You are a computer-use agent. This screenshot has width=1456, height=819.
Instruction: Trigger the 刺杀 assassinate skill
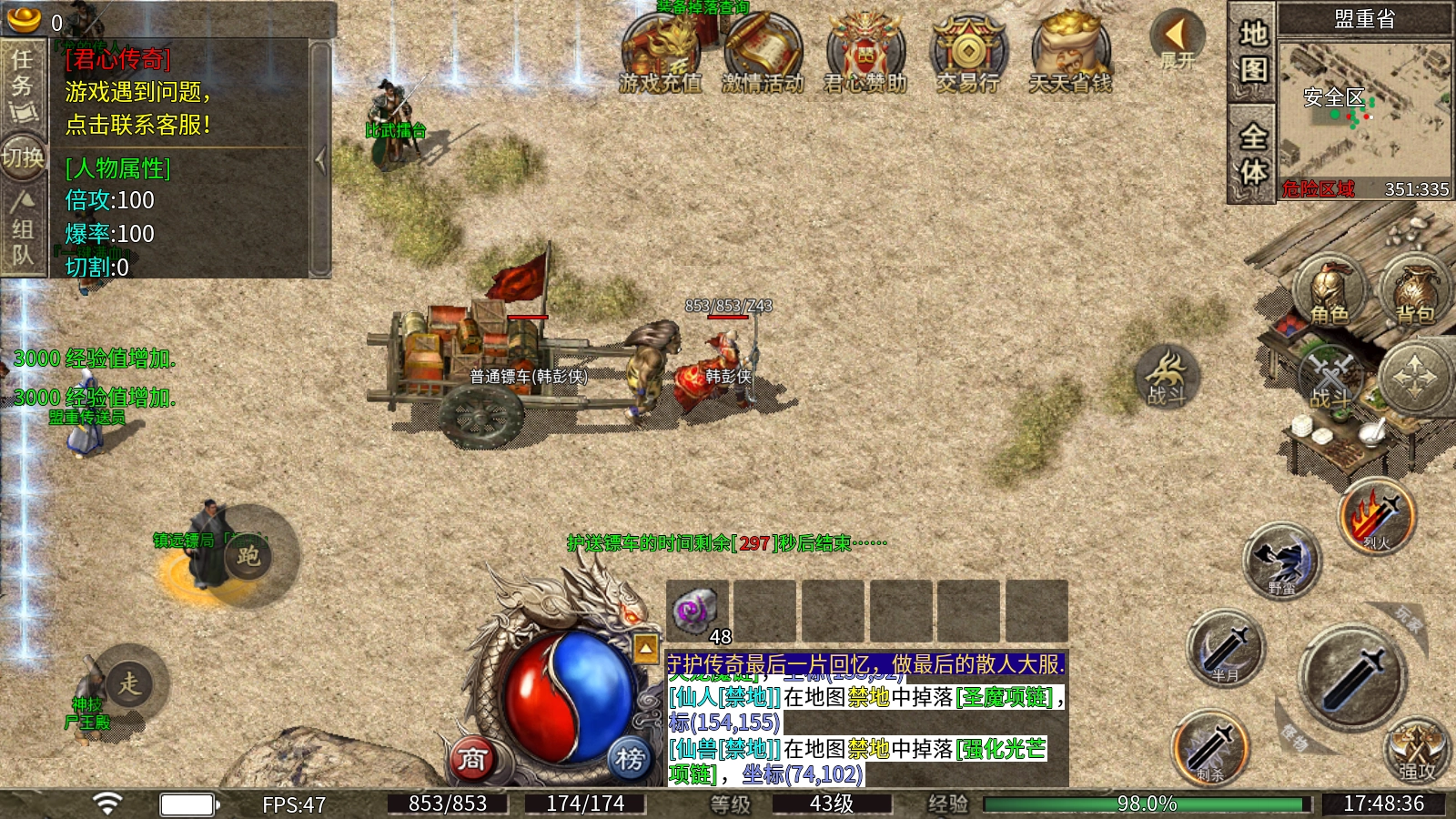coord(1209,748)
